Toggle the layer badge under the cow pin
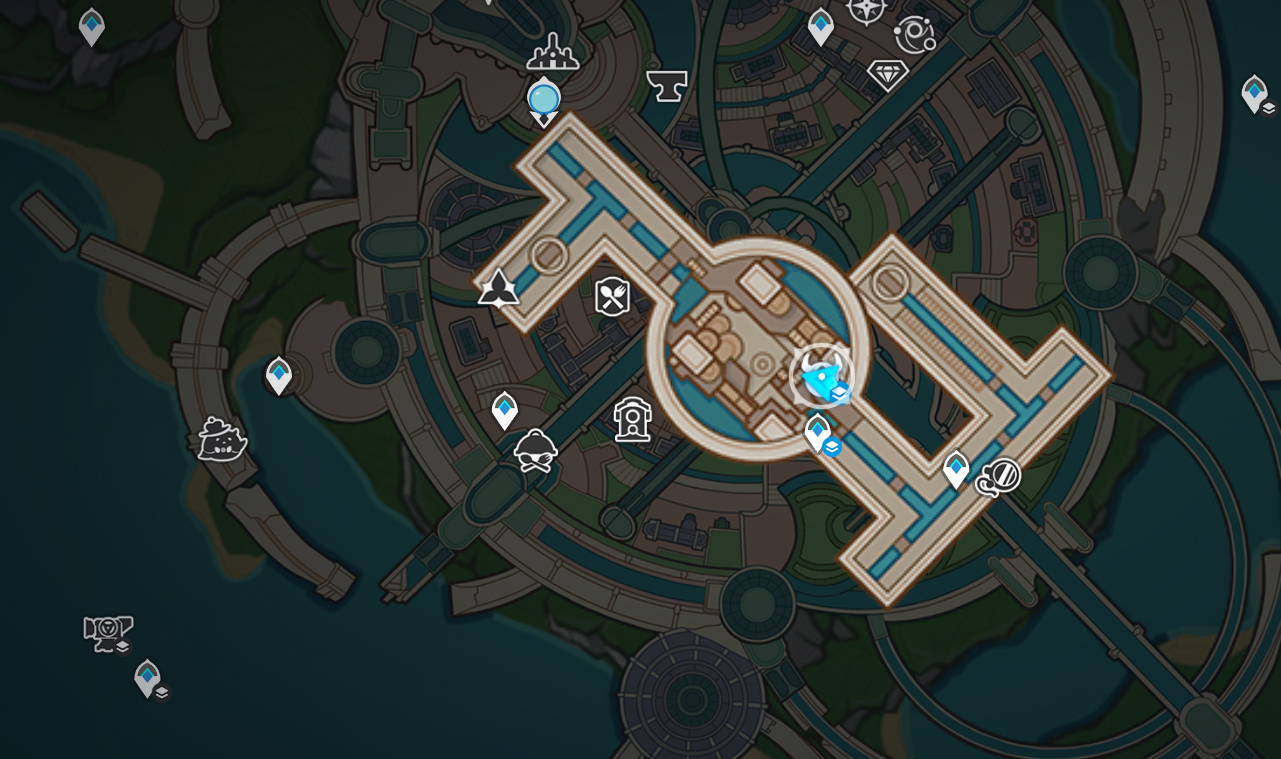 (839, 394)
